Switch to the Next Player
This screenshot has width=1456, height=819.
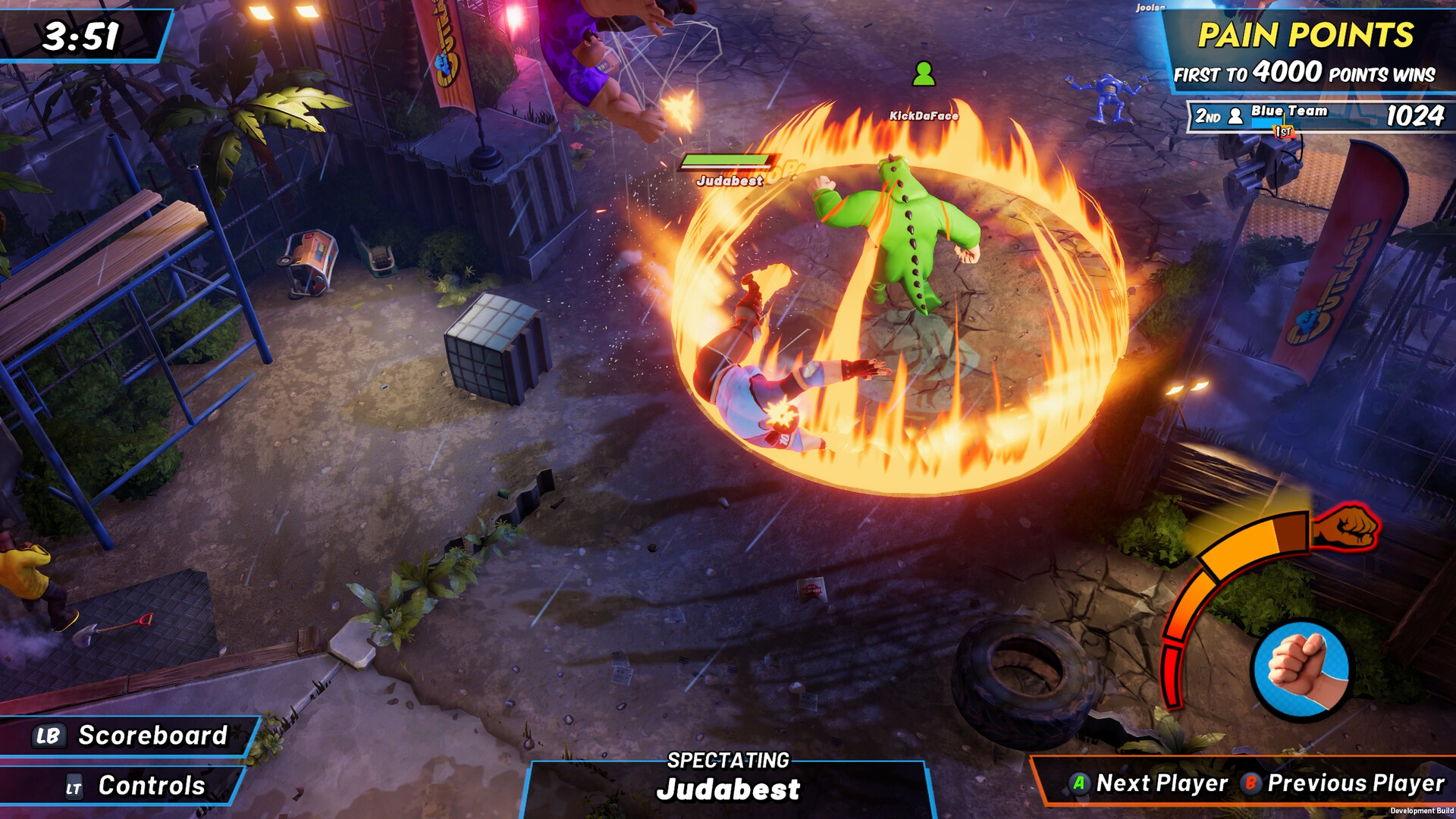1148,783
